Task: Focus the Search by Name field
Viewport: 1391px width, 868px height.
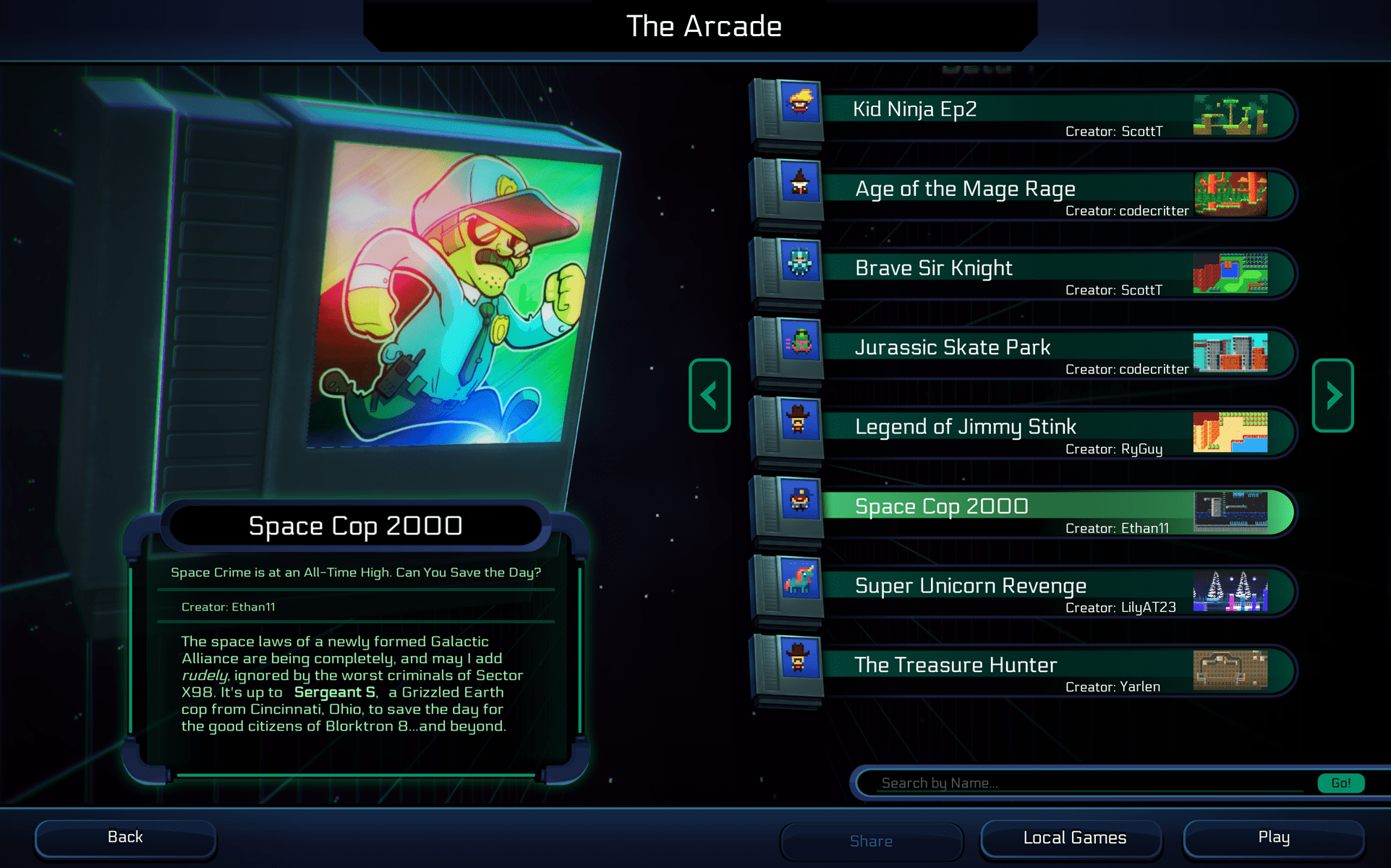Action: [1085, 783]
